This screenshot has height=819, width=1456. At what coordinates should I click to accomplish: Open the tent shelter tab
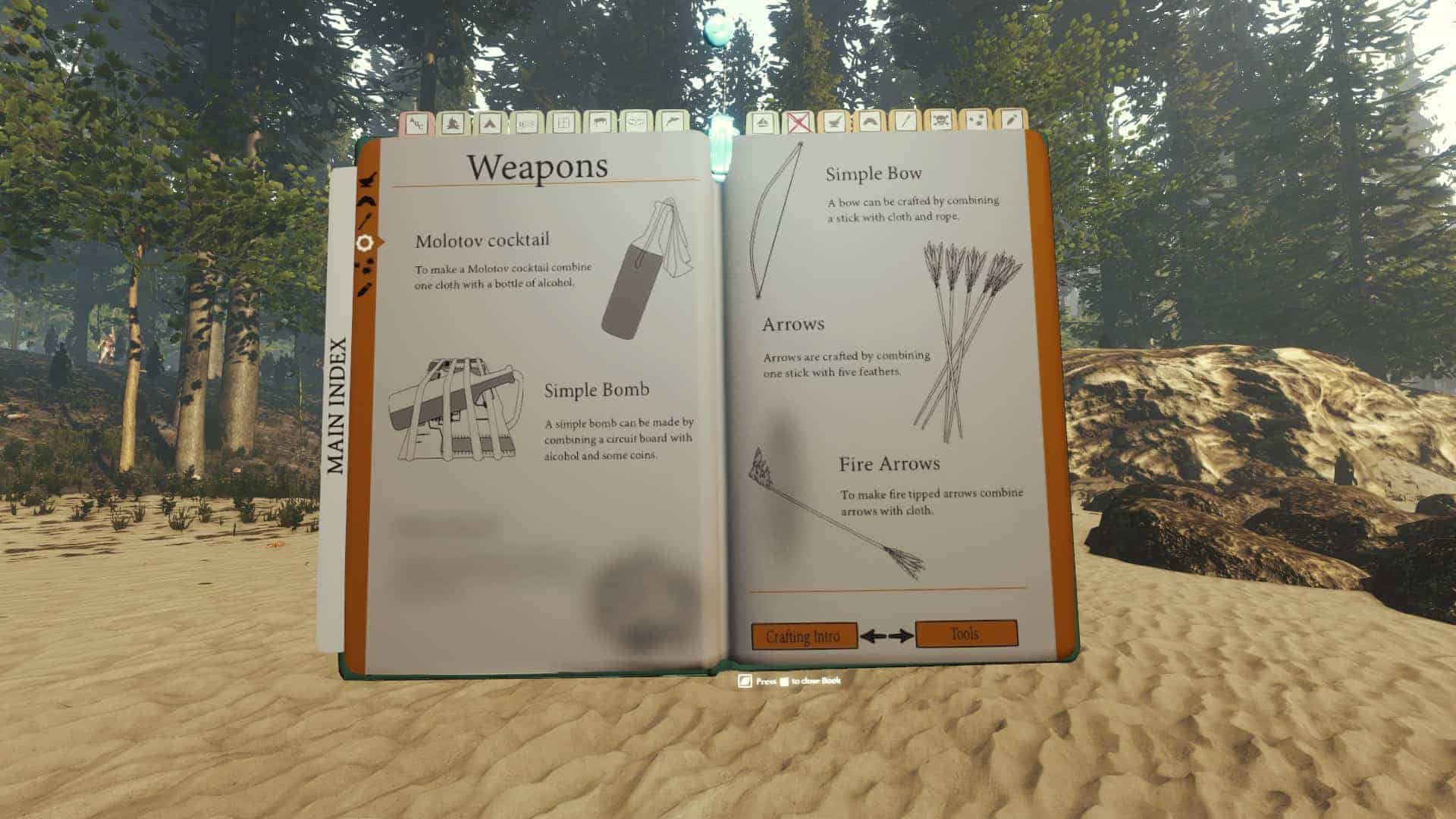pos(488,122)
